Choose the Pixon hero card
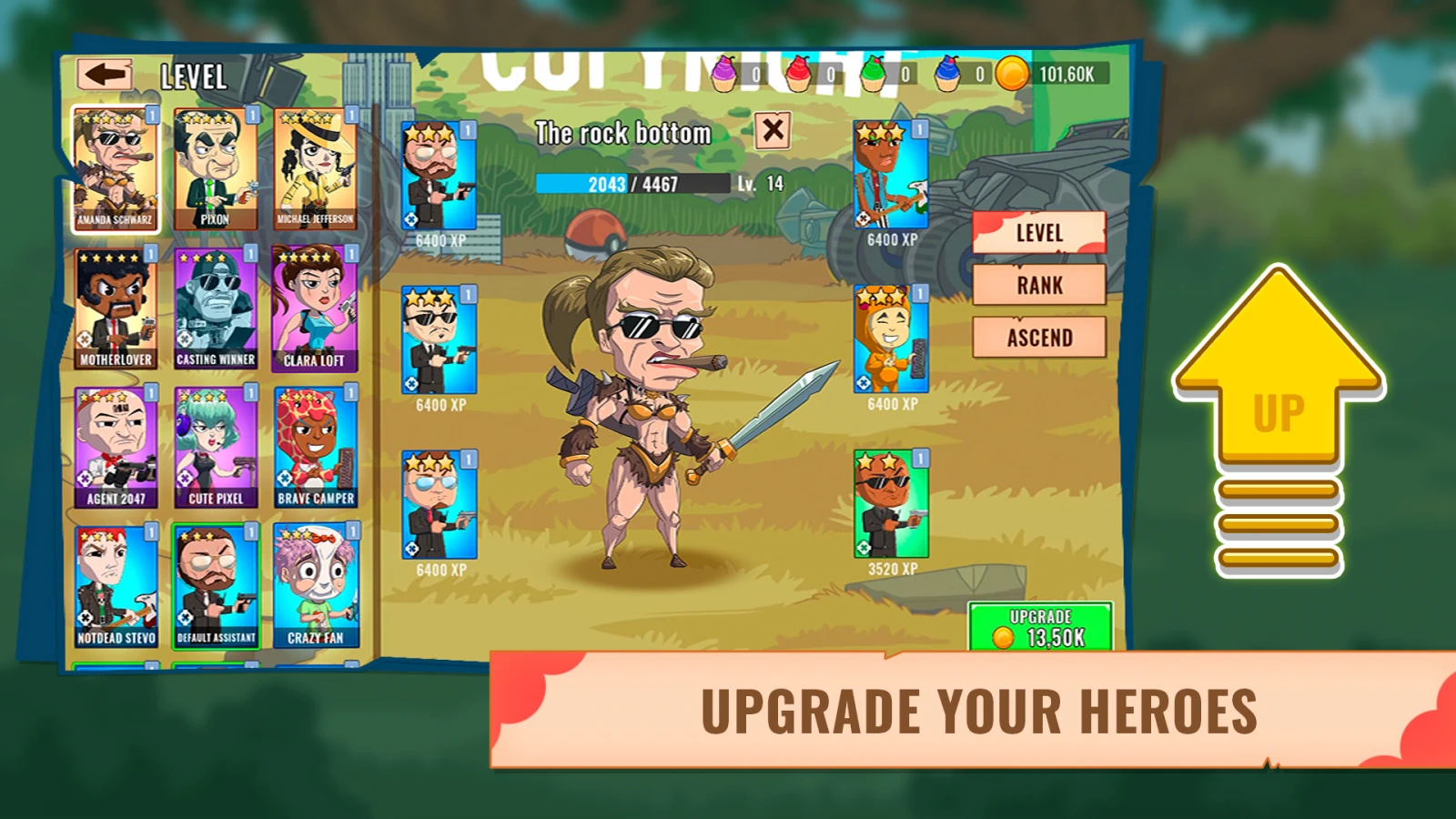The image size is (1456, 819). pyautogui.click(x=215, y=169)
